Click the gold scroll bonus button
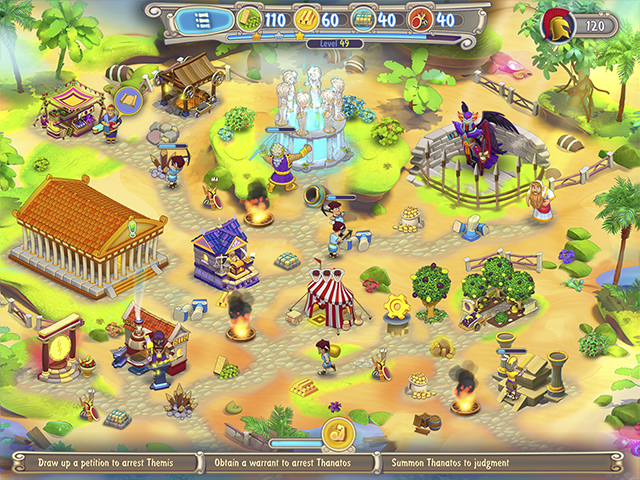Viewport: 640px width, 480px height. pyautogui.click(x=337, y=435)
